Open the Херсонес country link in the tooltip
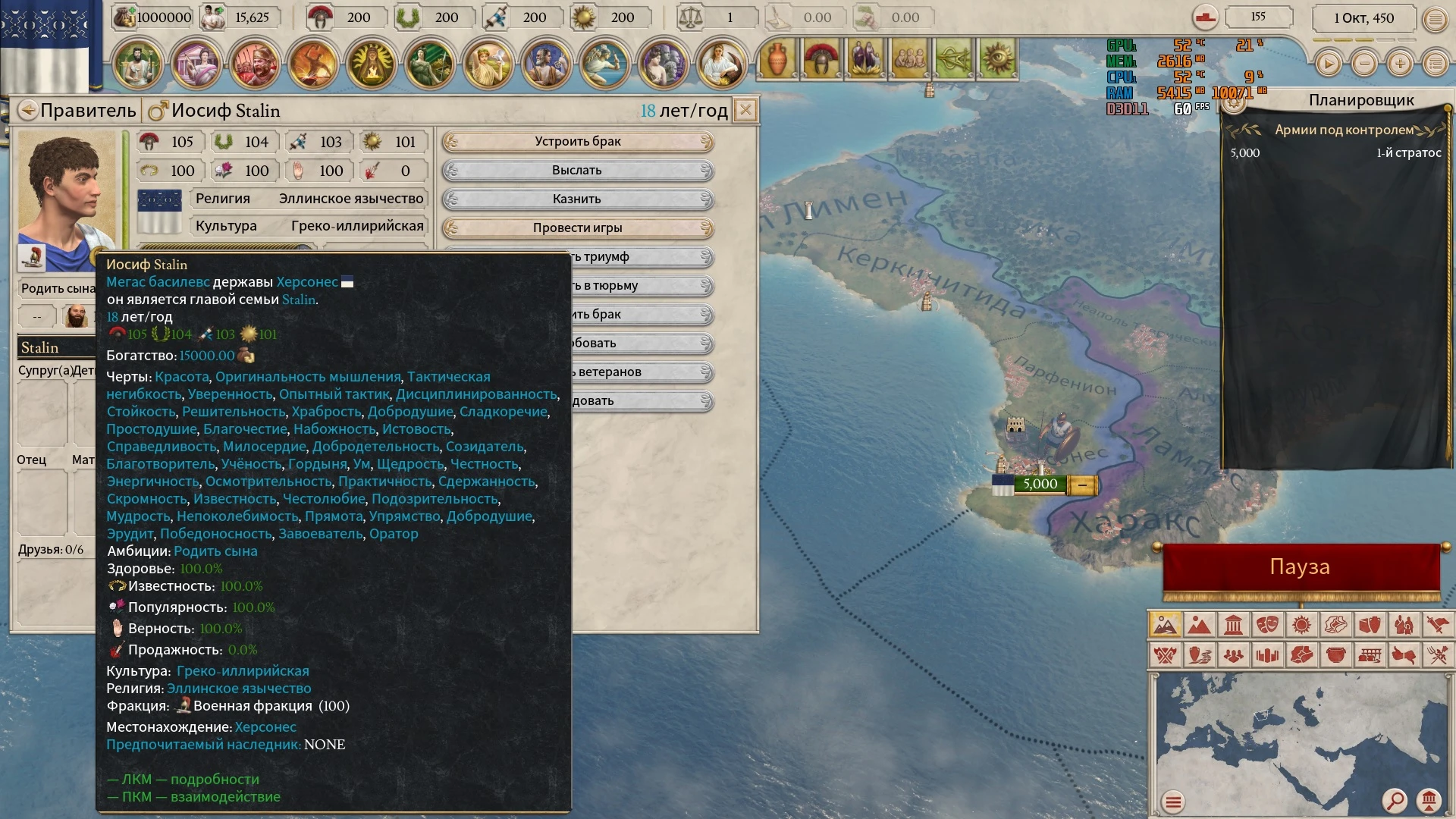The width and height of the screenshot is (1456, 819). [x=309, y=281]
